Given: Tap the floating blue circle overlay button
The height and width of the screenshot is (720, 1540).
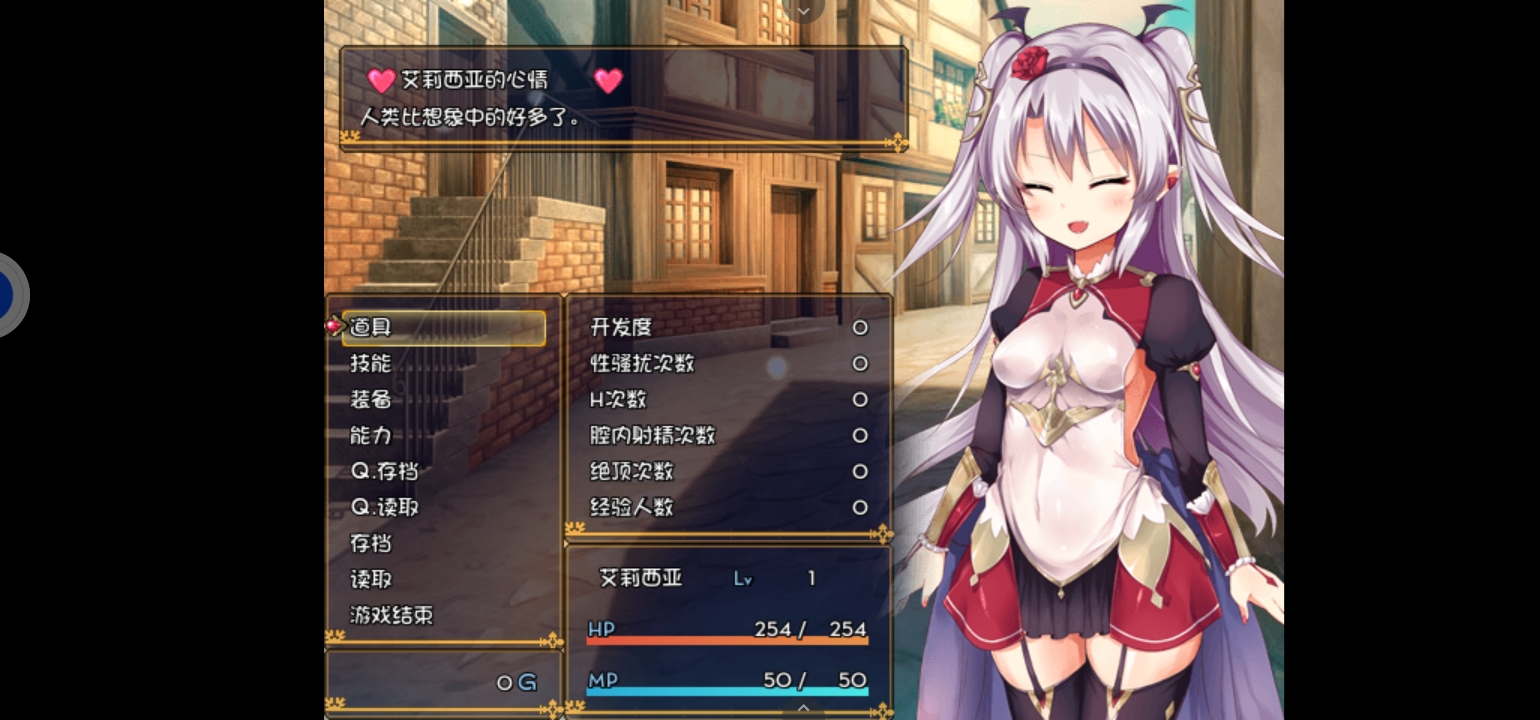Looking at the screenshot, I should click(x=8, y=295).
